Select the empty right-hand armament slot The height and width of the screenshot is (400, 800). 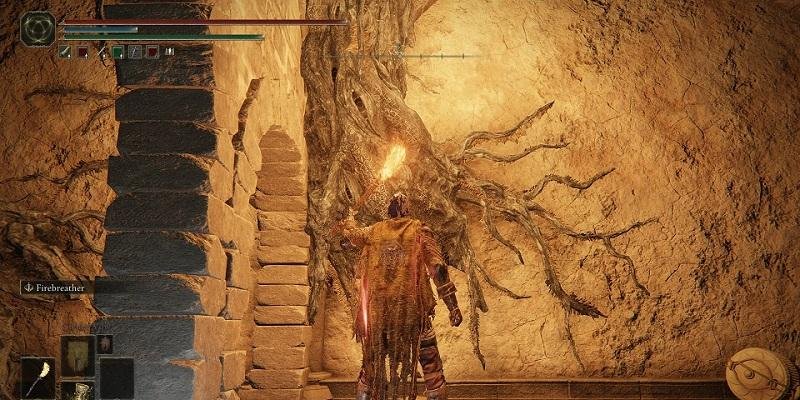click(x=116, y=378)
